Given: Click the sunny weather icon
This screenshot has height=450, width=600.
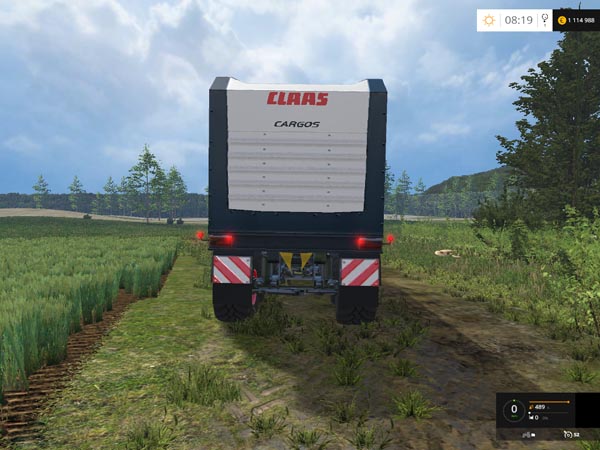Looking at the screenshot, I should coord(489,20).
